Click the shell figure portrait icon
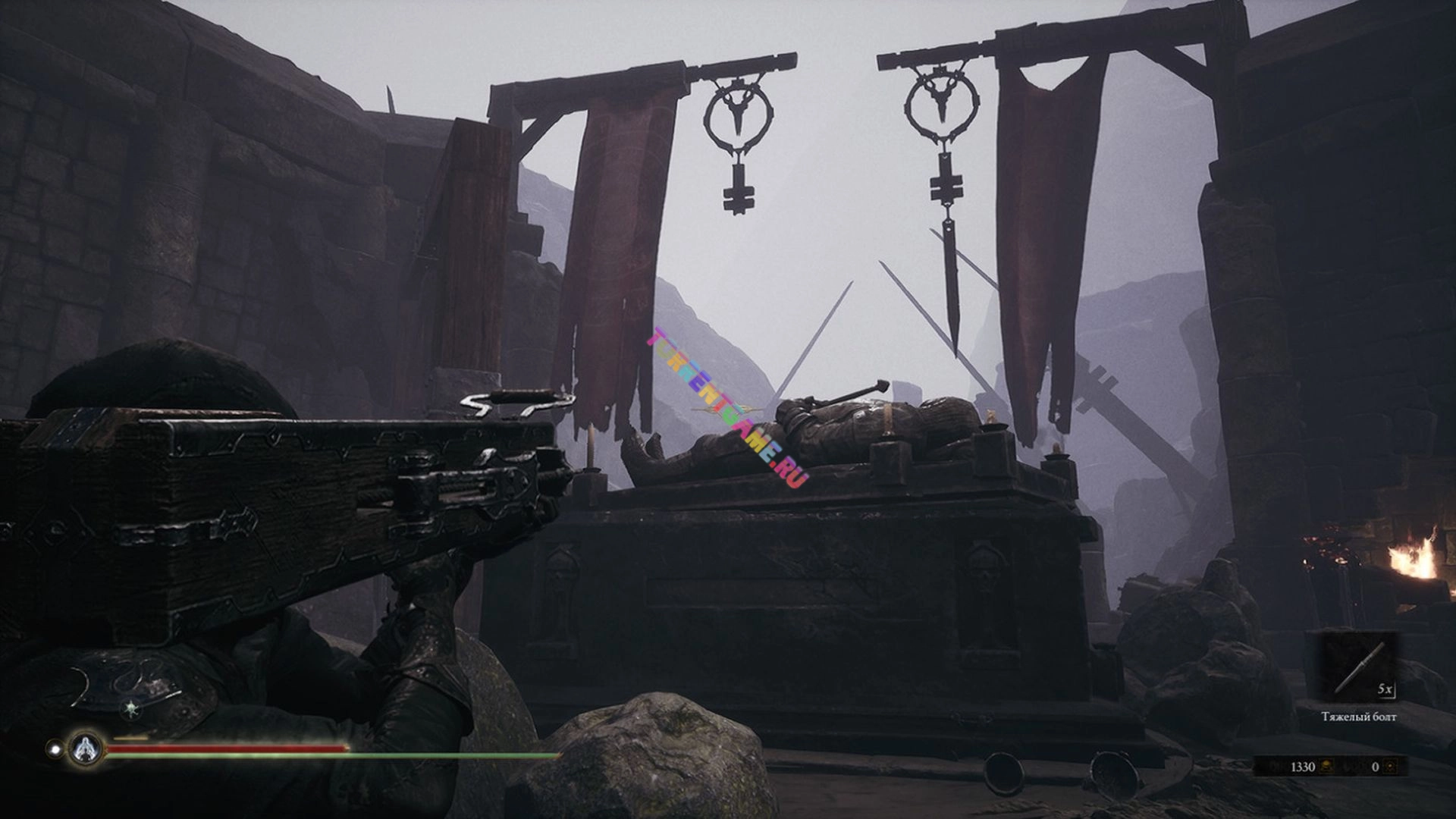 click(86, 749)
